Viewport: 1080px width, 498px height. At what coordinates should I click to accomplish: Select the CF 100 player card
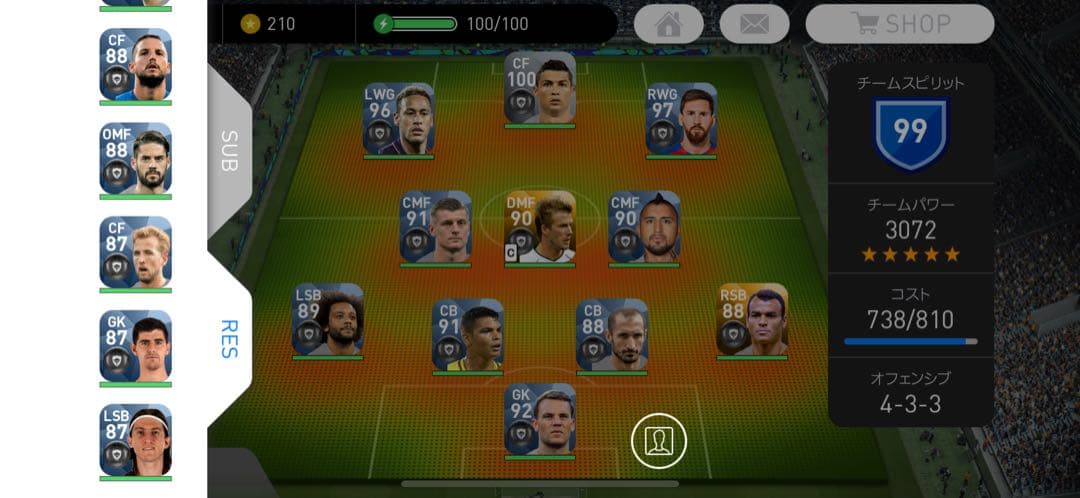[x=540, y=87]
